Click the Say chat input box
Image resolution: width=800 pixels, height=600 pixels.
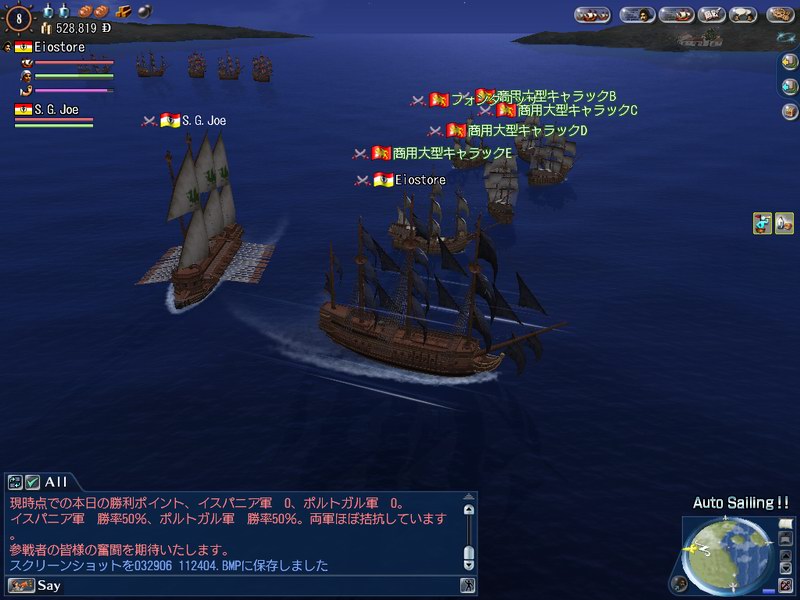tap(250, 586)
